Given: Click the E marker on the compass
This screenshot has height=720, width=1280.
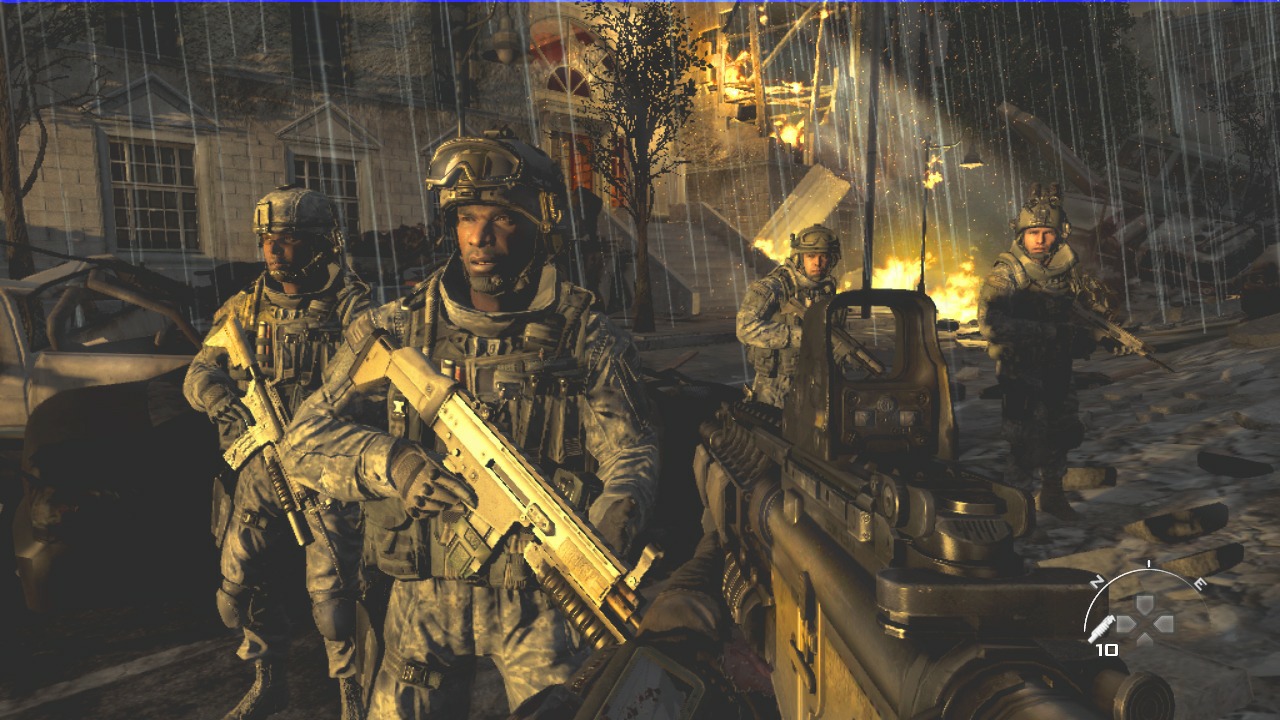Looking at the screenshot, I should click(x=1200, y=582).
